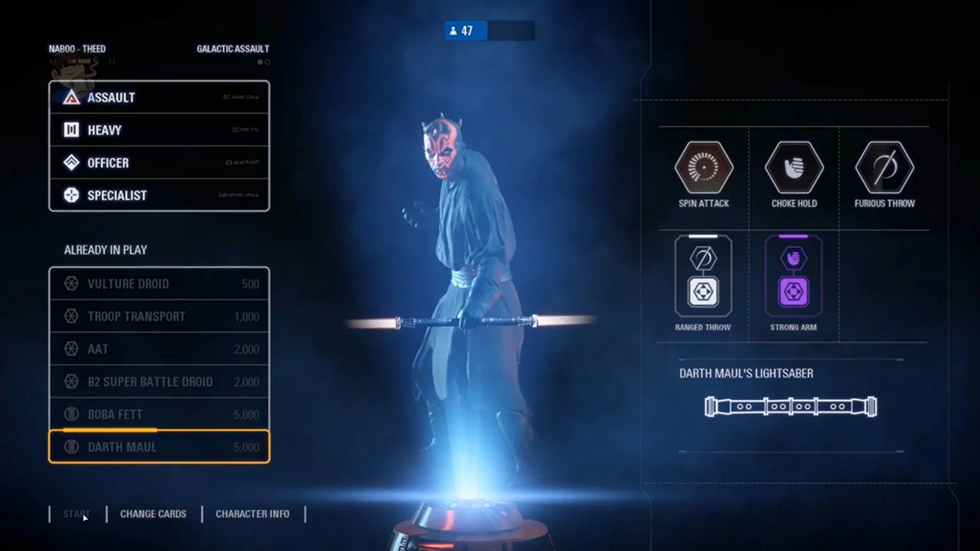
Task: Select the Boba Fett hero row
Action: pos(158,415)
